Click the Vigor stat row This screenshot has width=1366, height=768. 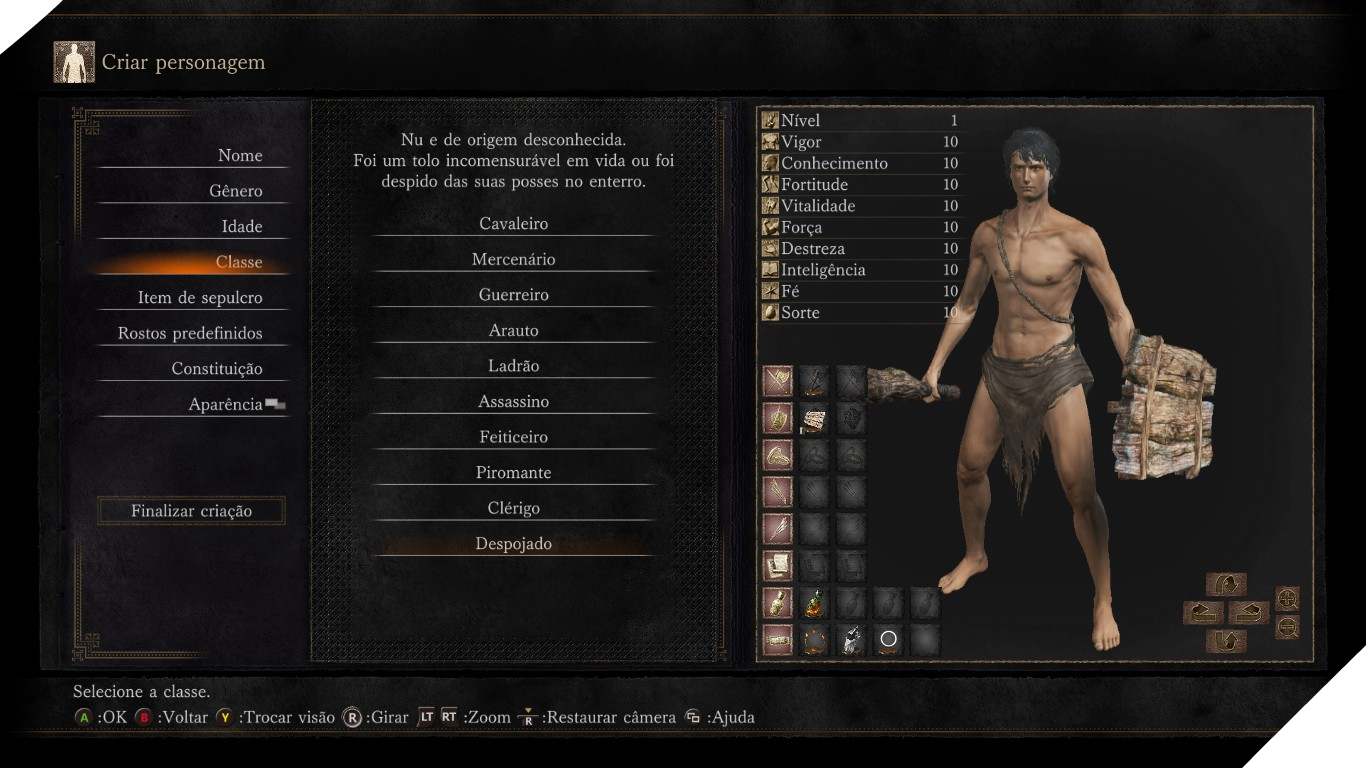(860, 141)
